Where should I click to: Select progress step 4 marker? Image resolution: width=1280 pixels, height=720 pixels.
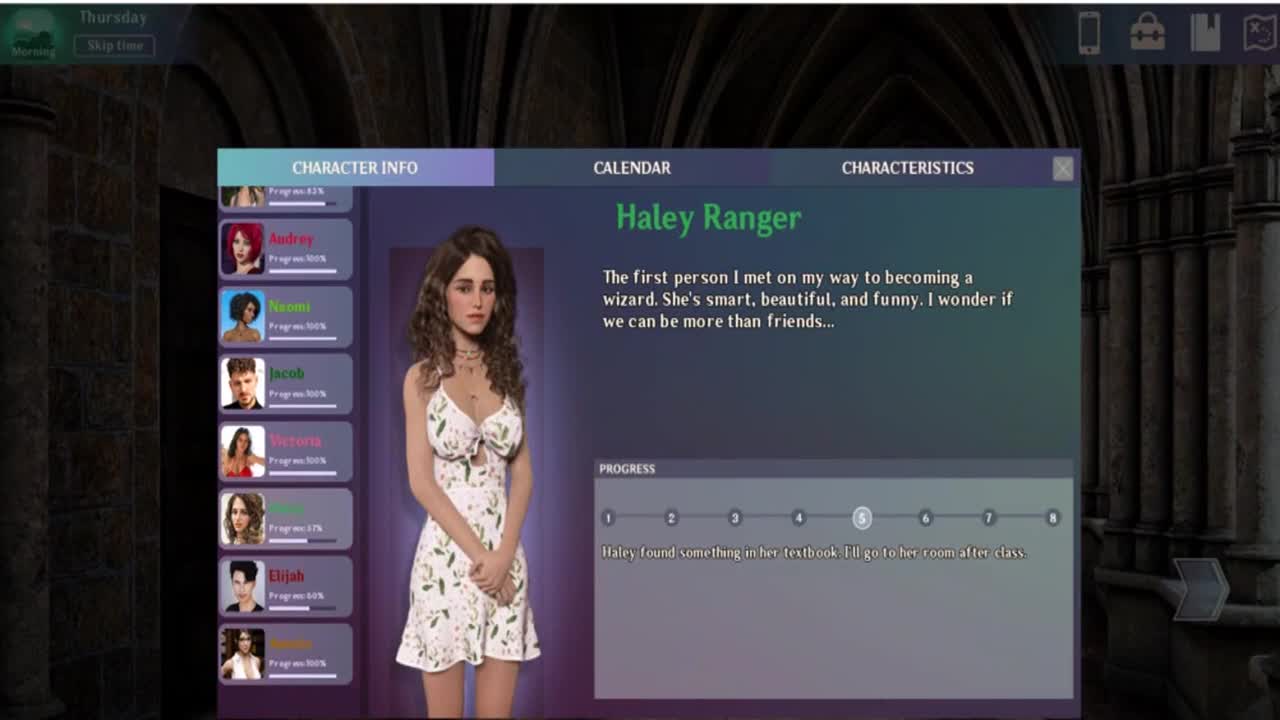point(798,518)
